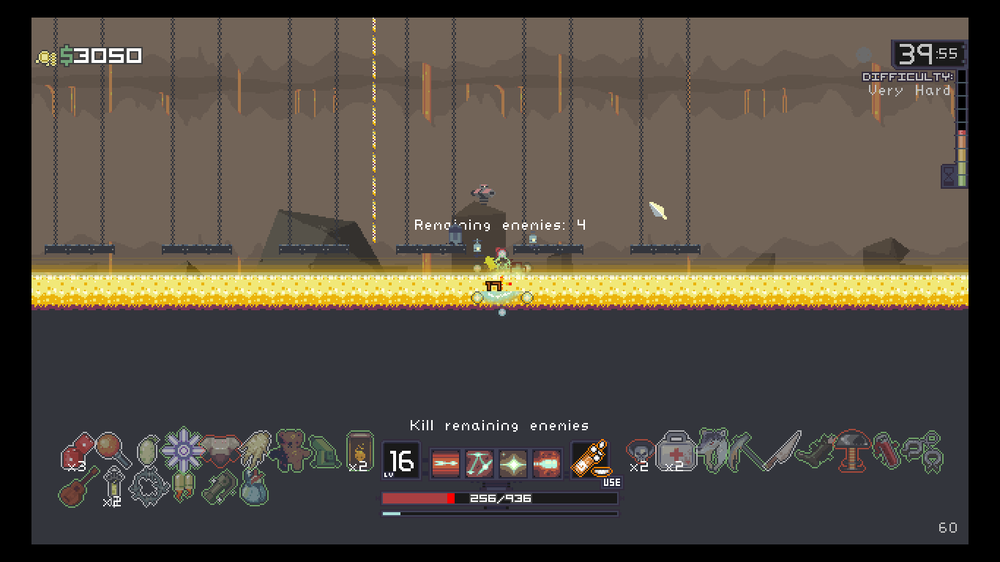Viewport: 1000px width, 562px height.
Task: Use the orange equipment item slot
Action: [x=590, y=460]
